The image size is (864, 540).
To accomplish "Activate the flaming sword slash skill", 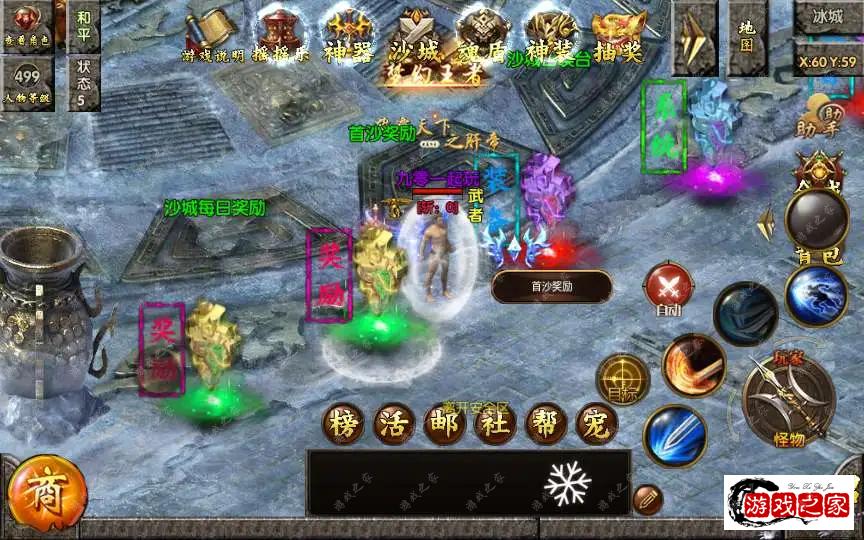I will (693, 365).
